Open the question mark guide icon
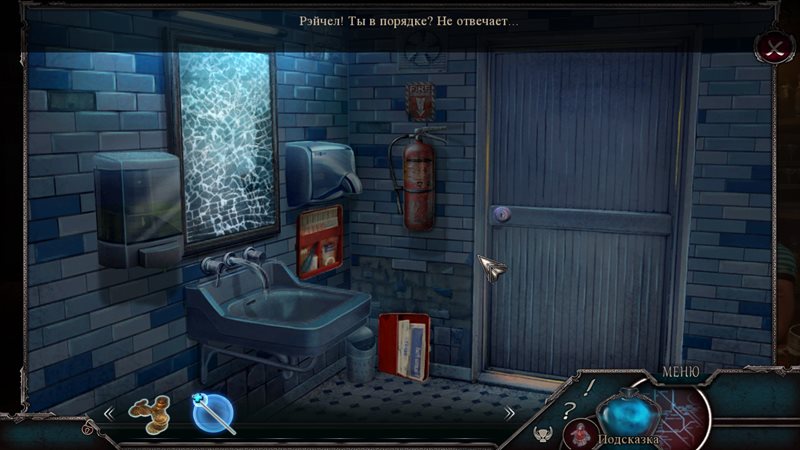 (568, 407)
